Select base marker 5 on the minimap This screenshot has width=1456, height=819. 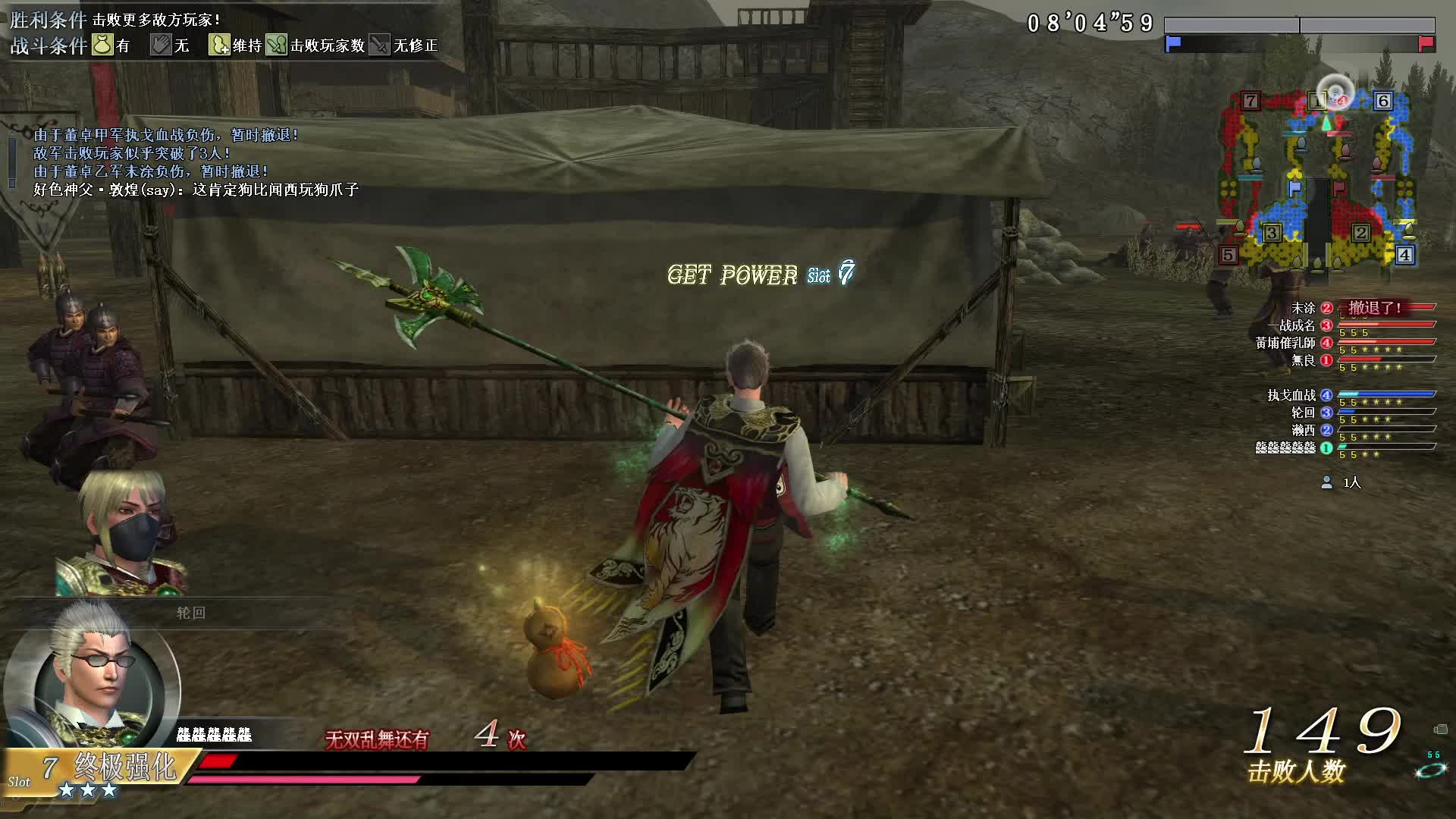[1228, 255]
